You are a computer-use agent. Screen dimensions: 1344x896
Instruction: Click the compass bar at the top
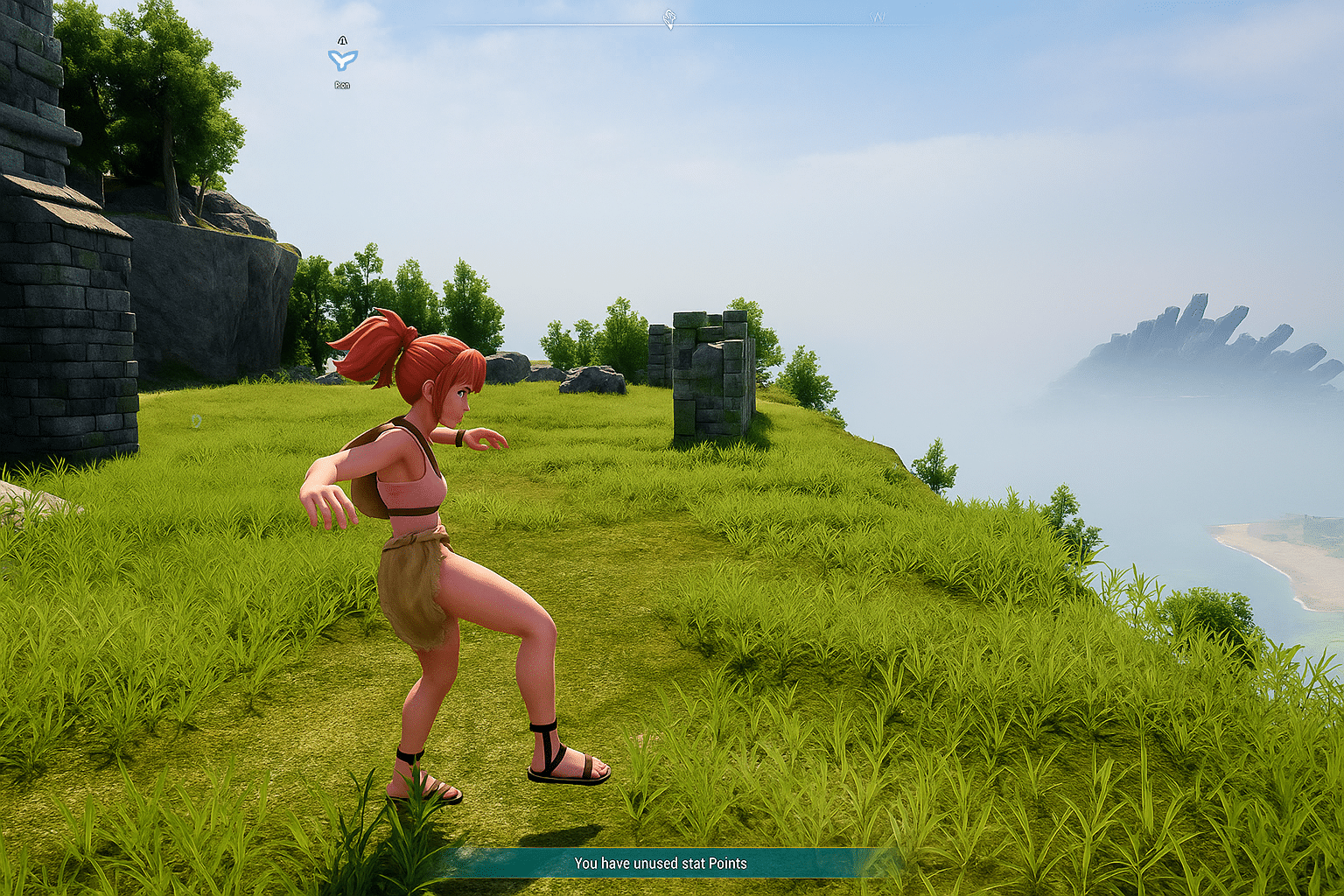coord(672,26)
